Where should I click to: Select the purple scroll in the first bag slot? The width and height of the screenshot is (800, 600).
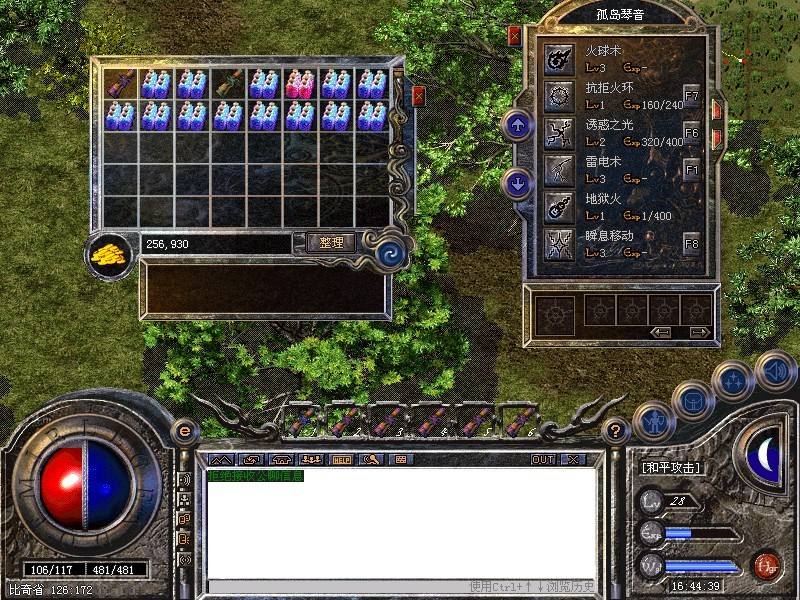click(121, 83)
